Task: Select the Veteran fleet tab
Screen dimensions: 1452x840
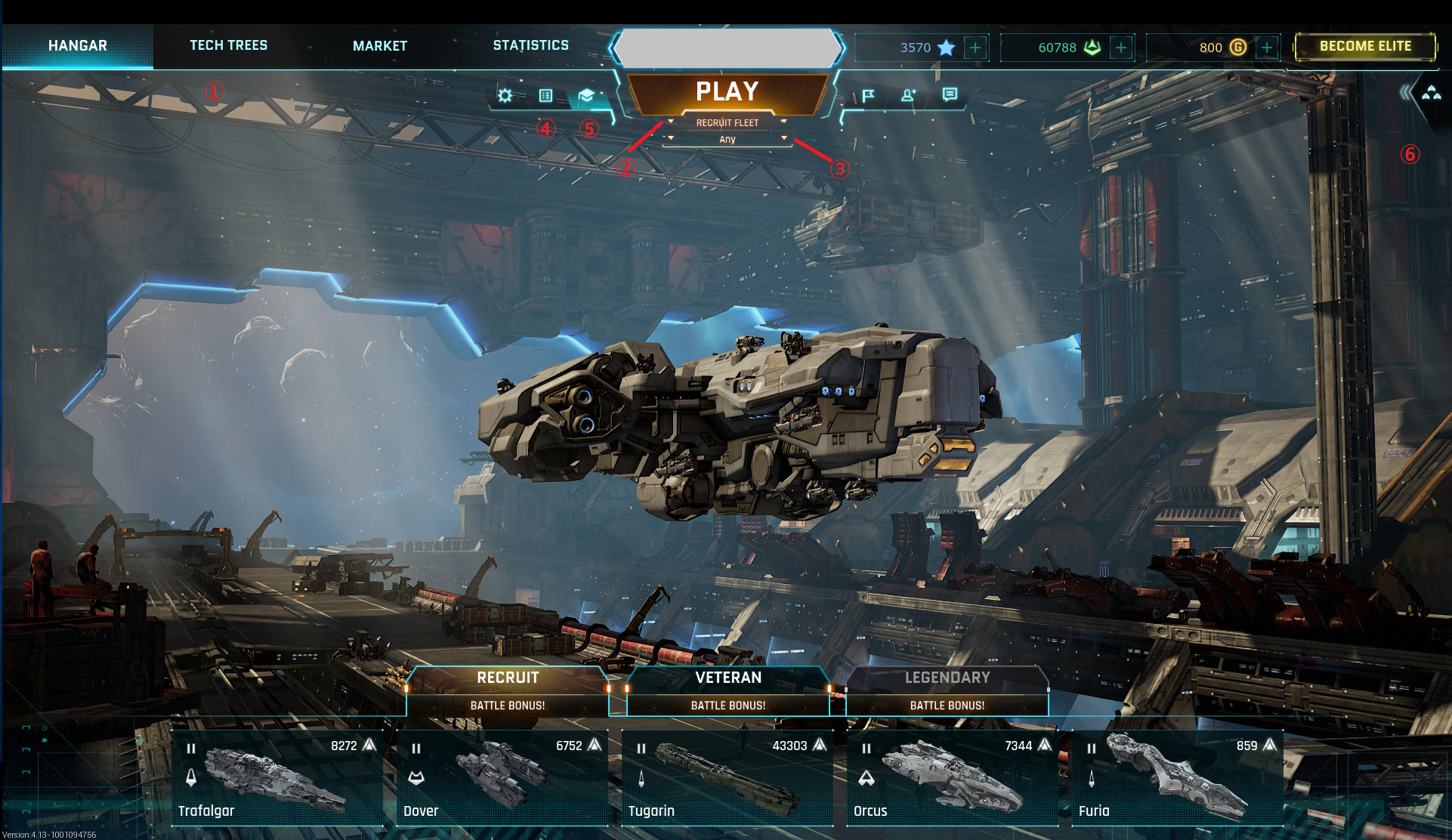Action: [728, 678]
